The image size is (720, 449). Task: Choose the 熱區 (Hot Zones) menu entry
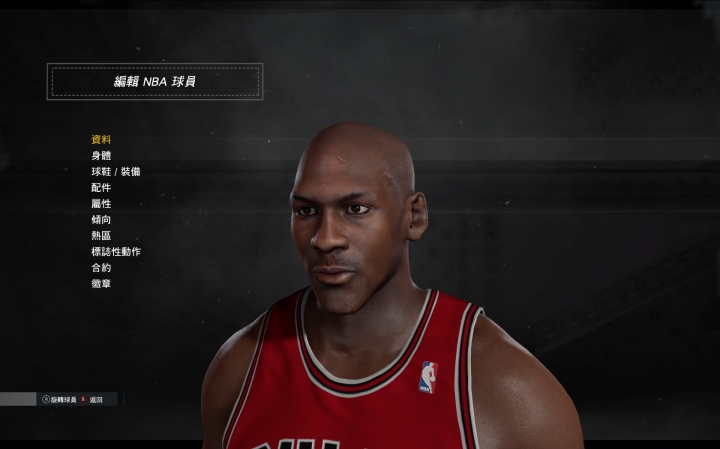point(101,236)
